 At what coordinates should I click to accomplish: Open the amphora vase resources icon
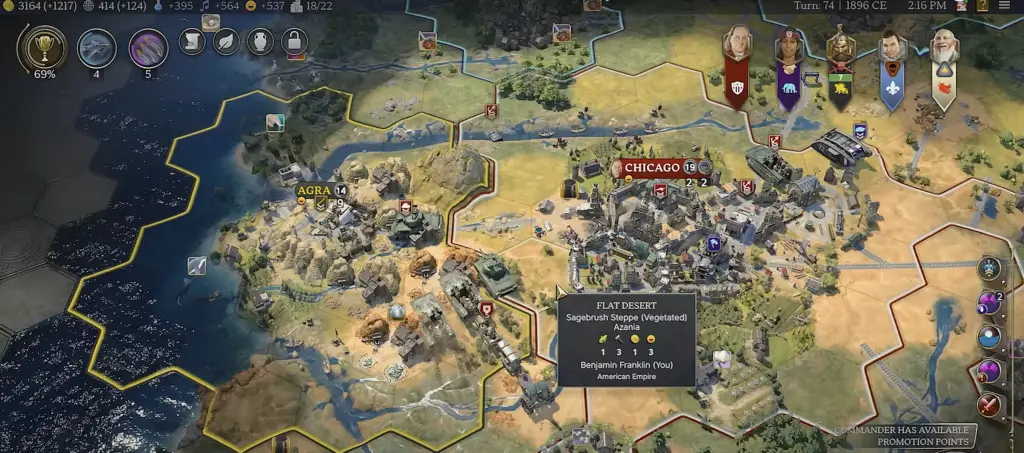259,41
